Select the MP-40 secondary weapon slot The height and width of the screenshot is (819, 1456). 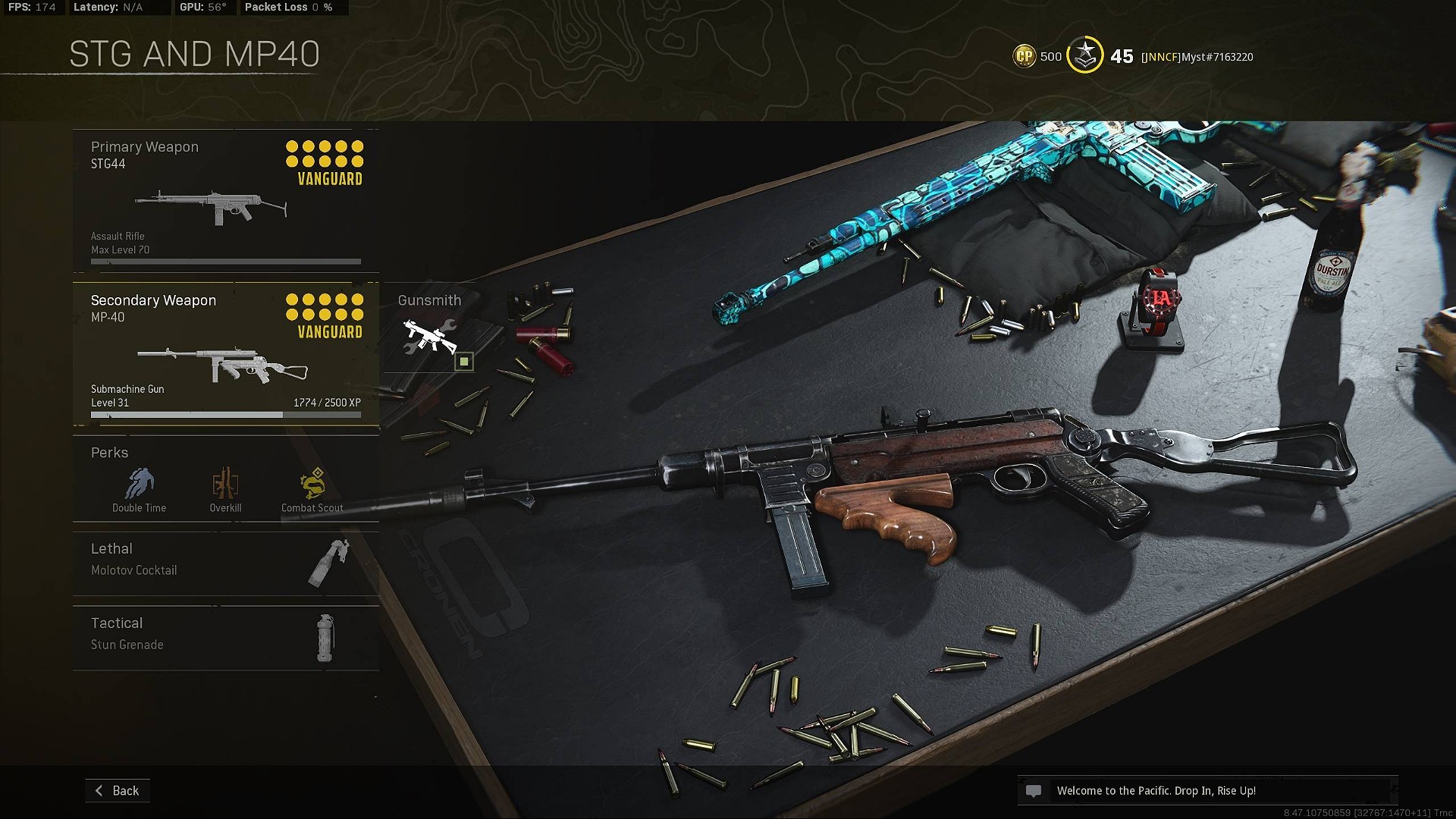tap(225, 354)
